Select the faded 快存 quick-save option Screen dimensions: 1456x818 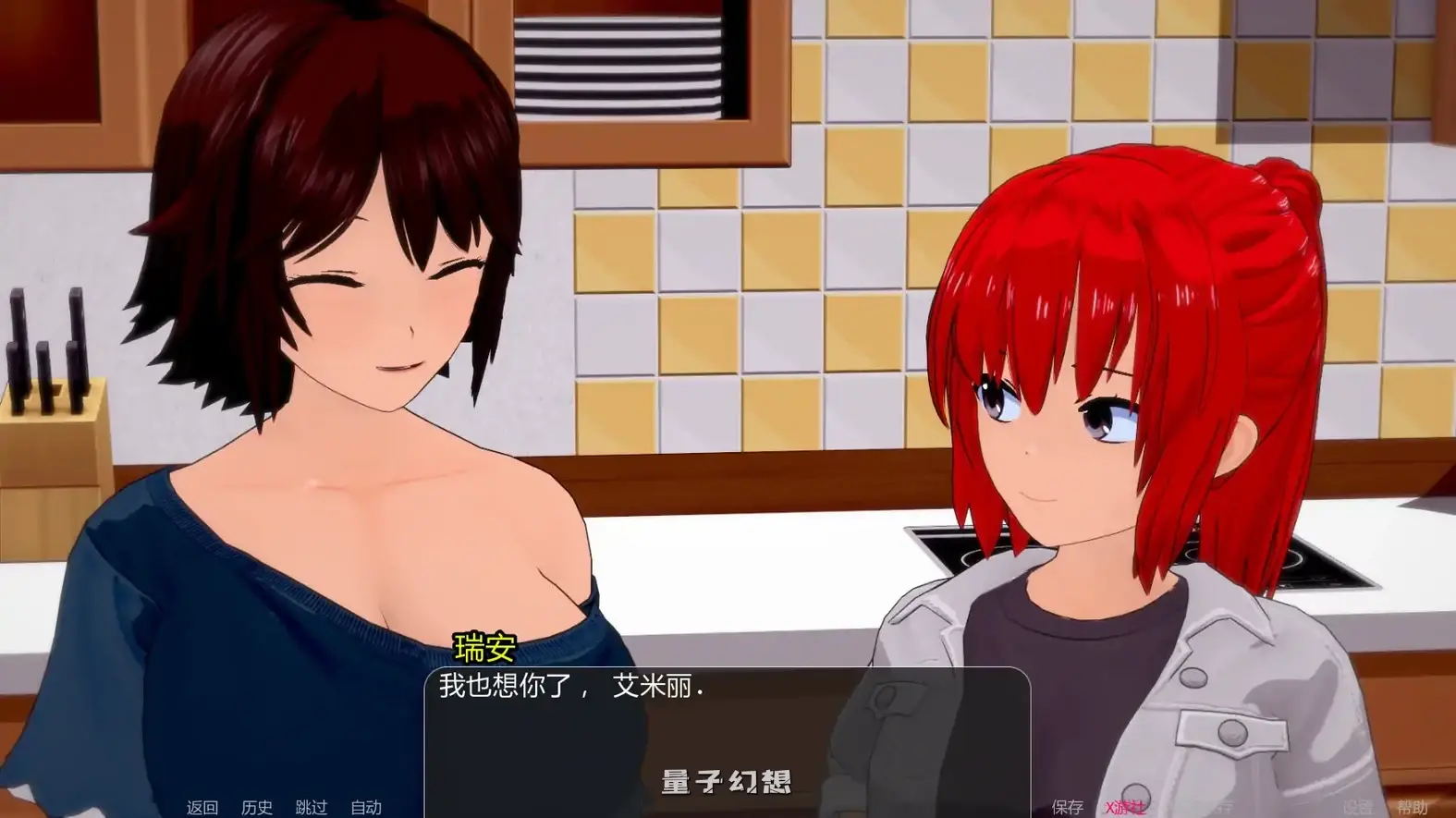pos(1223,807)
